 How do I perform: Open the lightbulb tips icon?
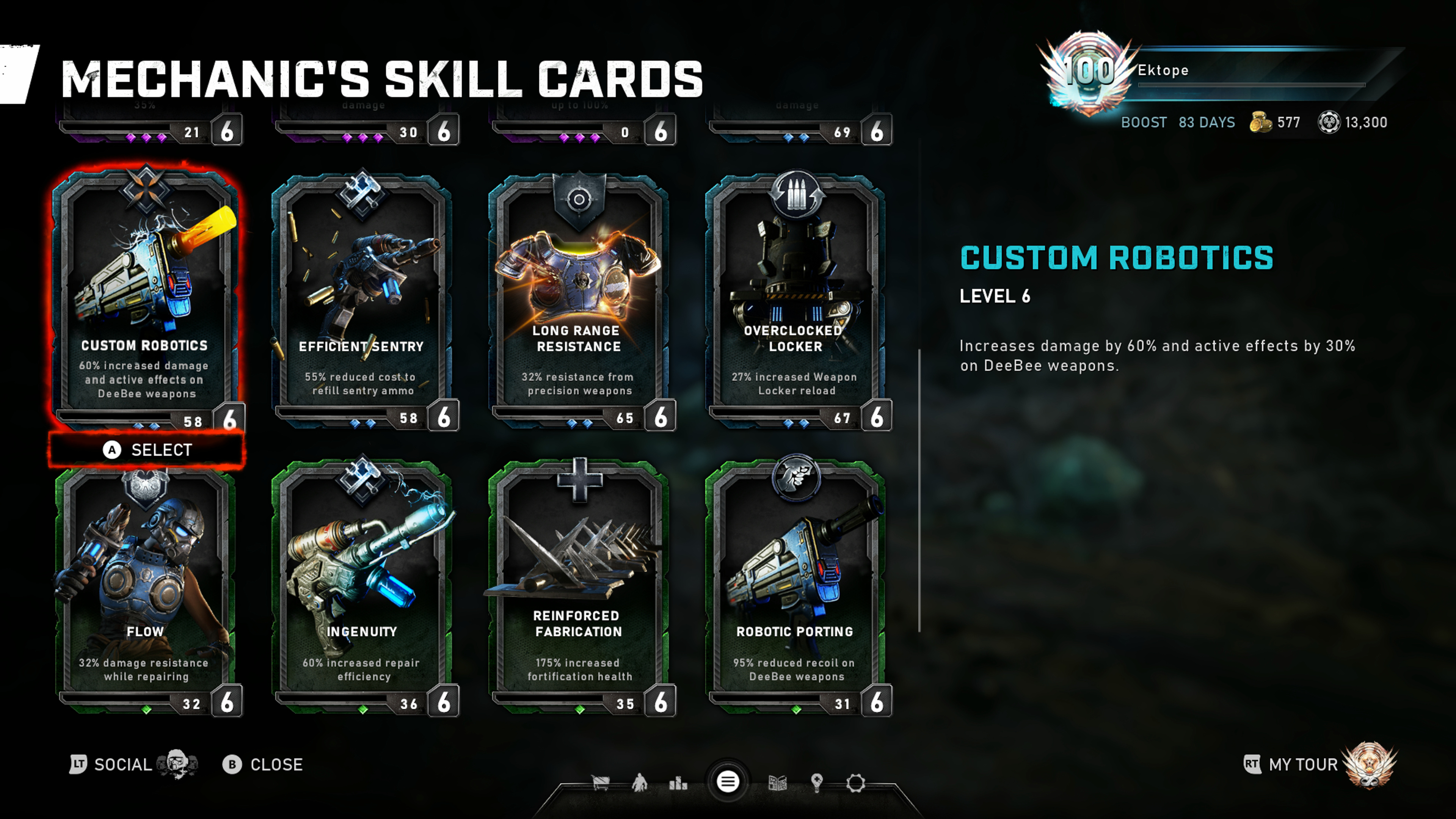[817, 783]
